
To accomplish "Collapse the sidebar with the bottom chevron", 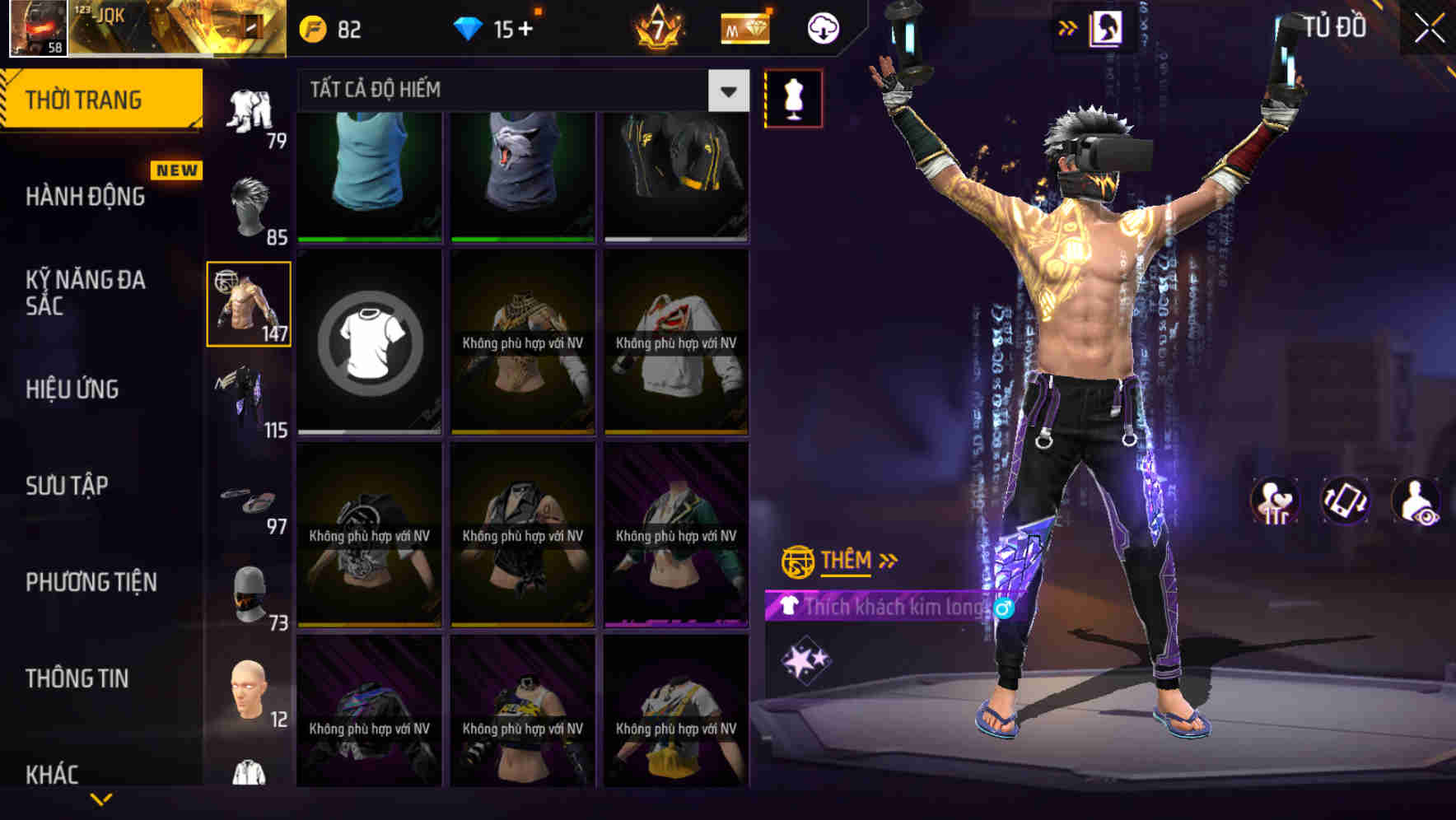I will pyautogui.click(x=99, y=797).
